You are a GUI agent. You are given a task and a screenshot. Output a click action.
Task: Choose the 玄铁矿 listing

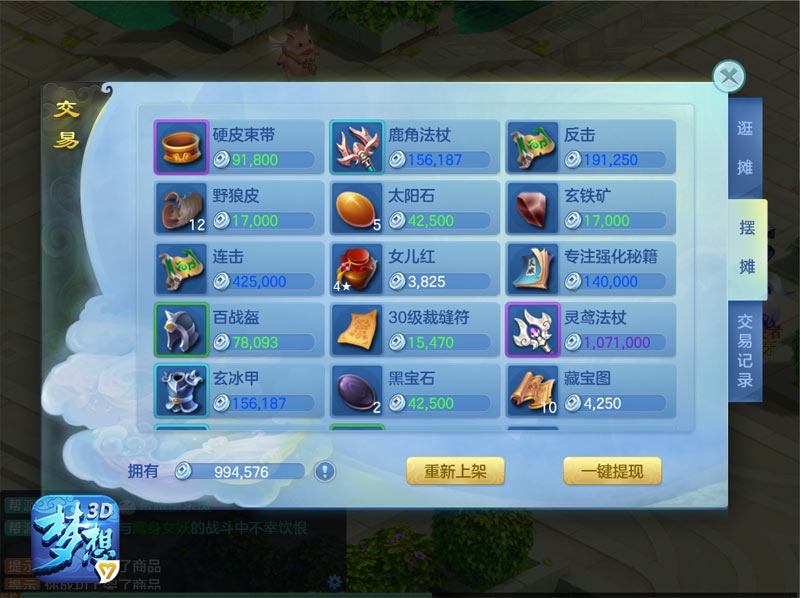point(590,208)
